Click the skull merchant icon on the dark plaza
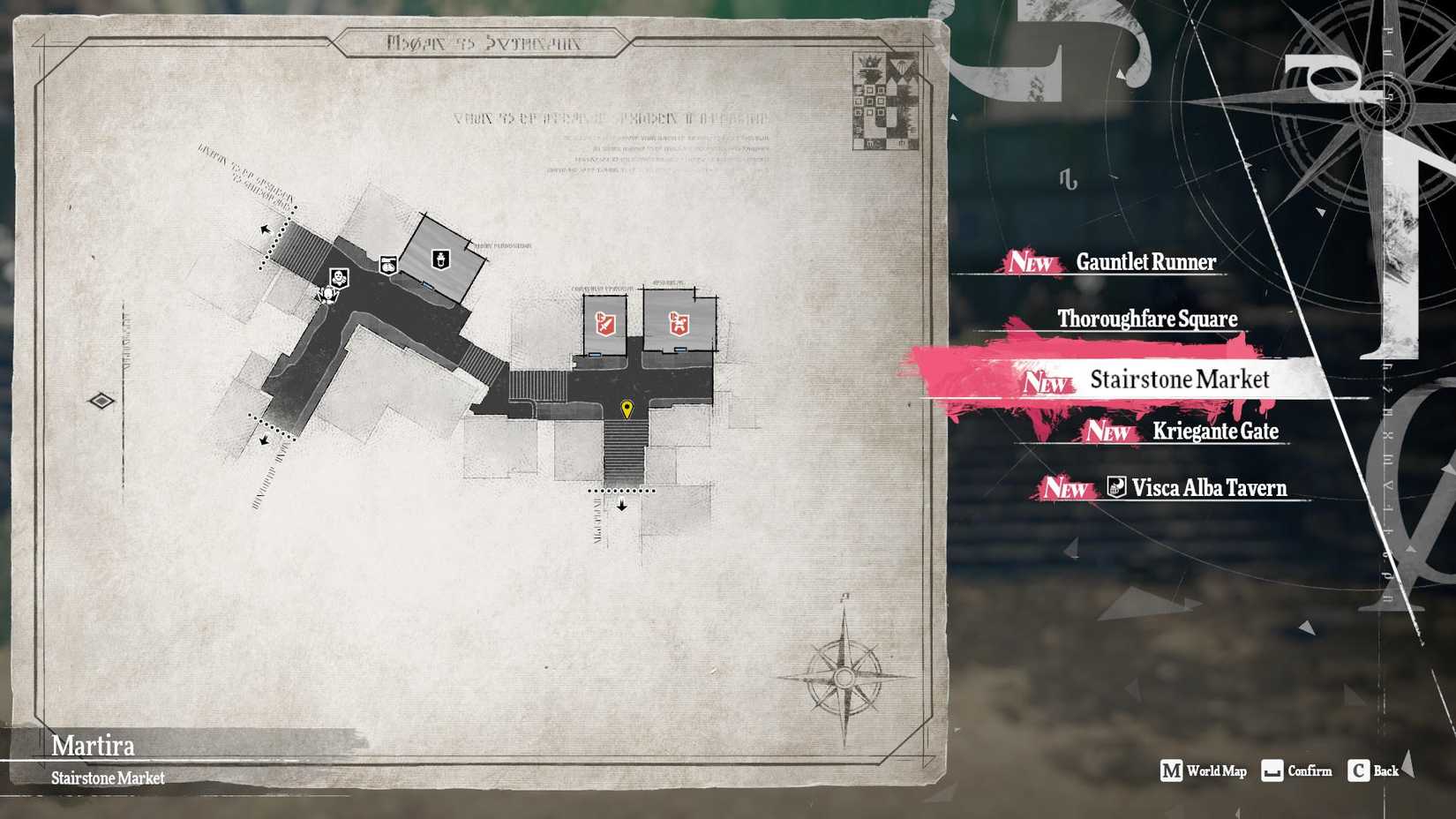The image size is (1456, 819). [x=339, y=278]
